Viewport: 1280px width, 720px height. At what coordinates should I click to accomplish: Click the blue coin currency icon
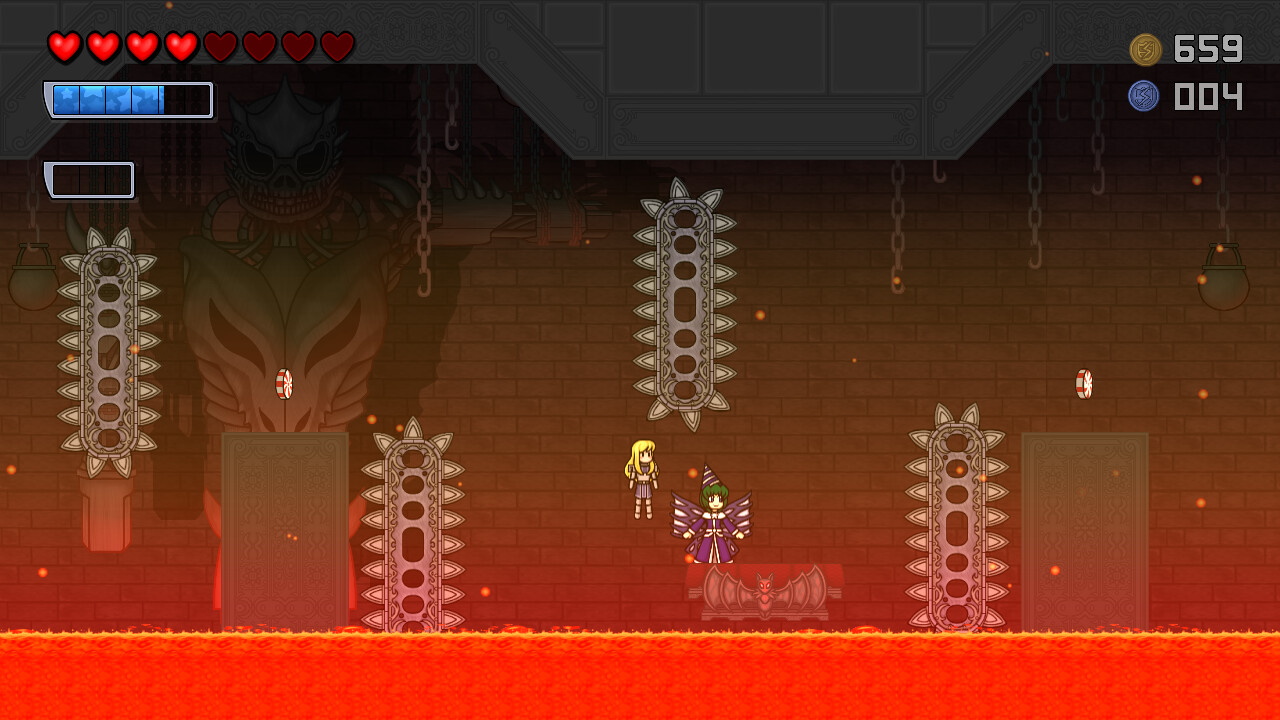[x=1144, y=96]
